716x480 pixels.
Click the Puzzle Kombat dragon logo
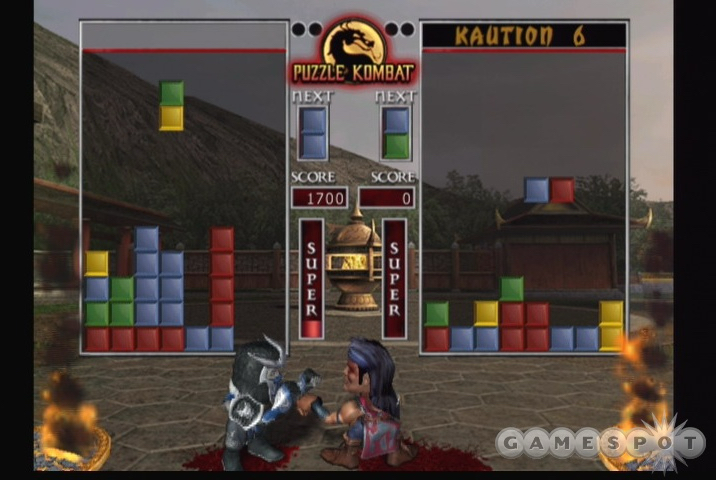point(353,48)
